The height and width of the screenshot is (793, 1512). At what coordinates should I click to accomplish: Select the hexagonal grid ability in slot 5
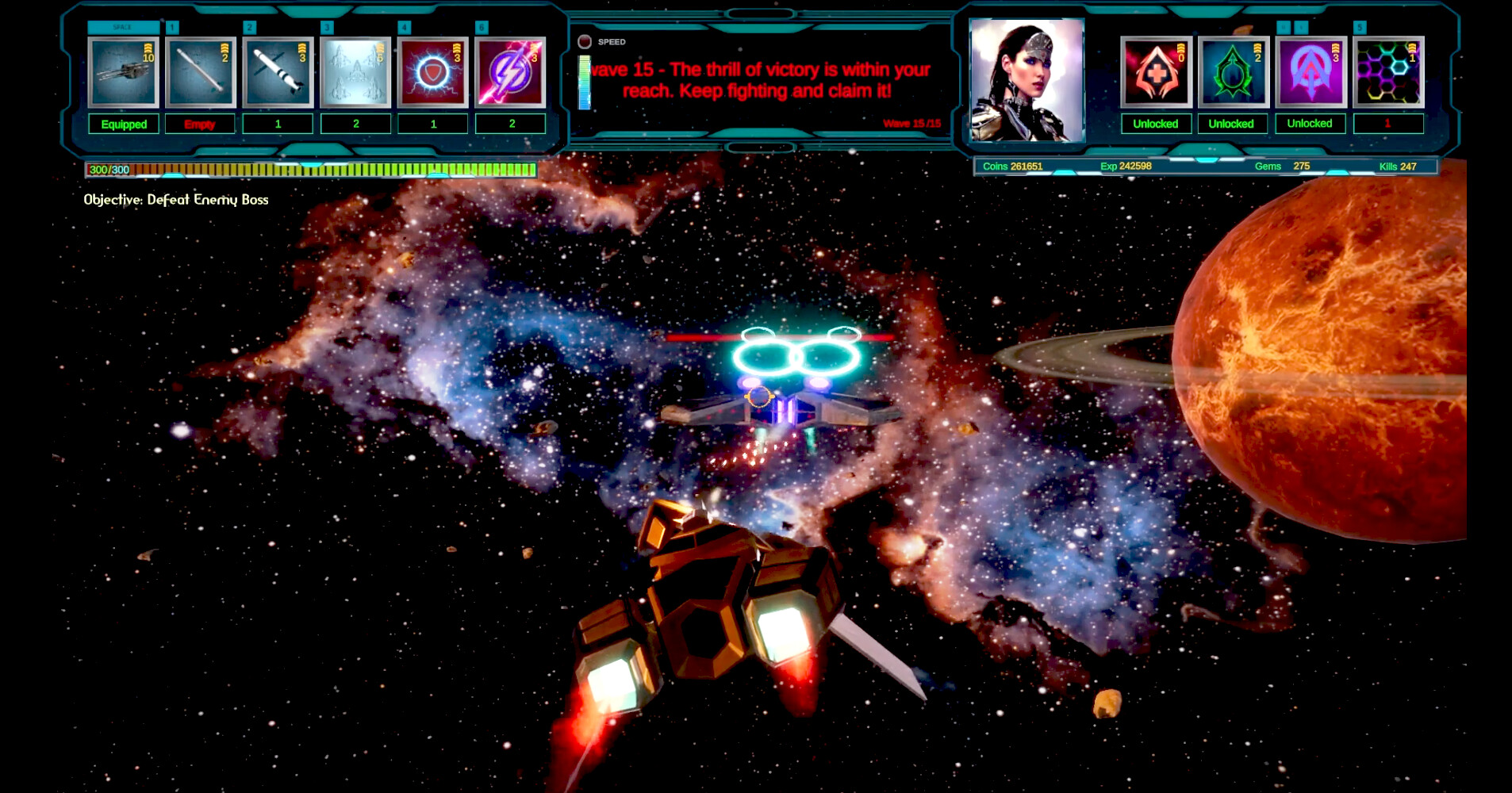coord(1388,73)
